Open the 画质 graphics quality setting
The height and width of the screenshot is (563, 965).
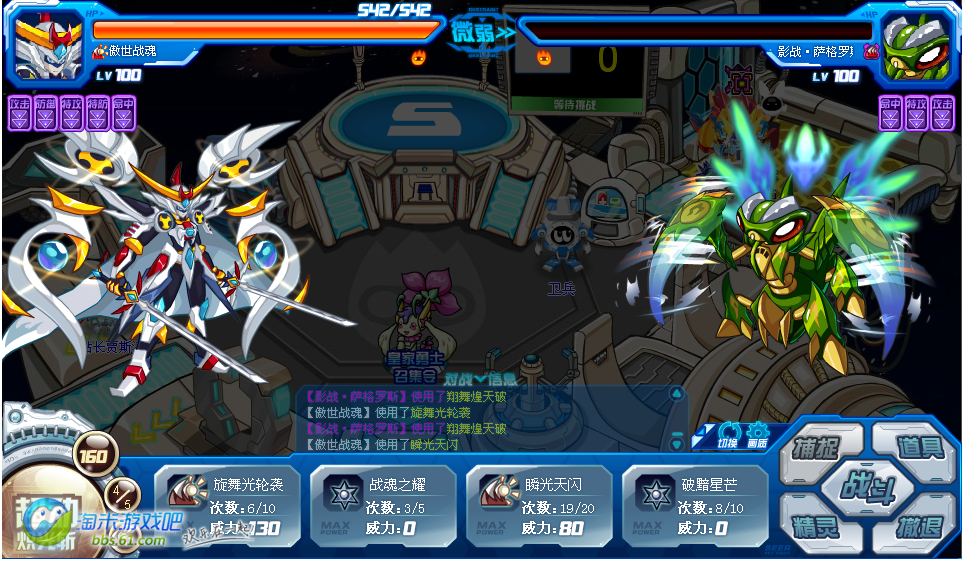(x=757, y=434)
